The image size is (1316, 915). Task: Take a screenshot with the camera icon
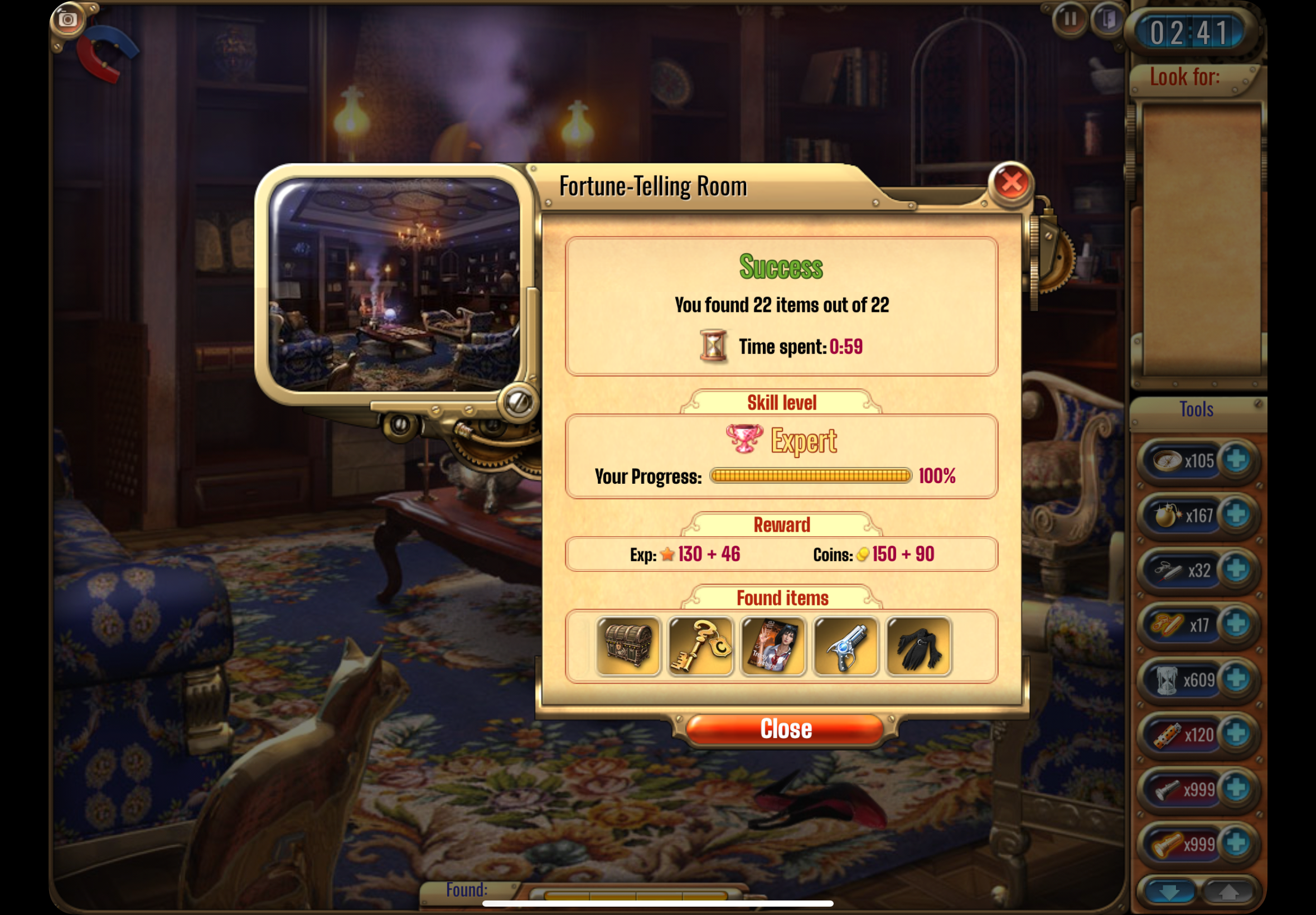pyautogui.click(x=68, y=20)
